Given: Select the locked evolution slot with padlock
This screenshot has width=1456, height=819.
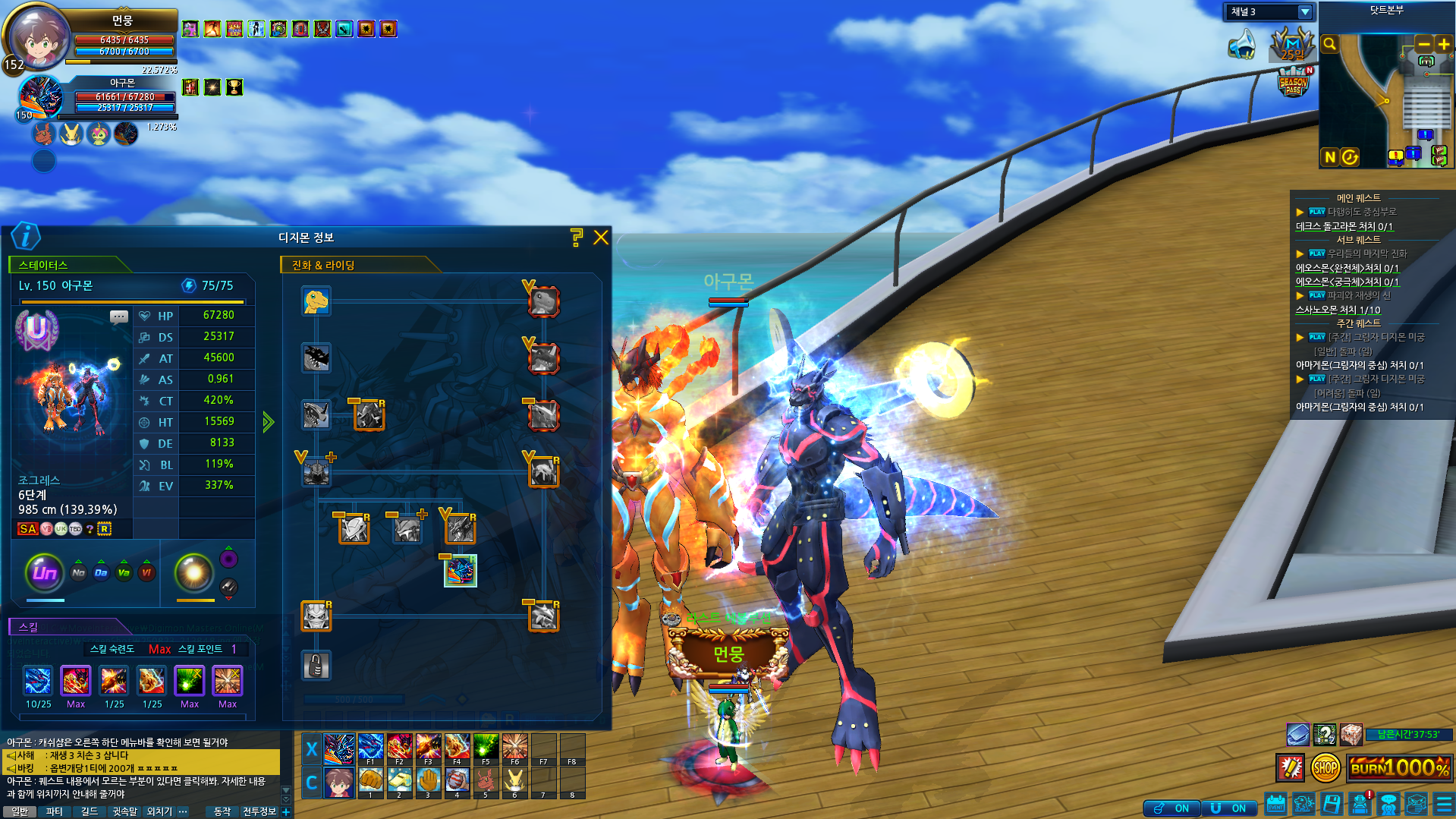Looking at the screenshot, I should [316, 666].
